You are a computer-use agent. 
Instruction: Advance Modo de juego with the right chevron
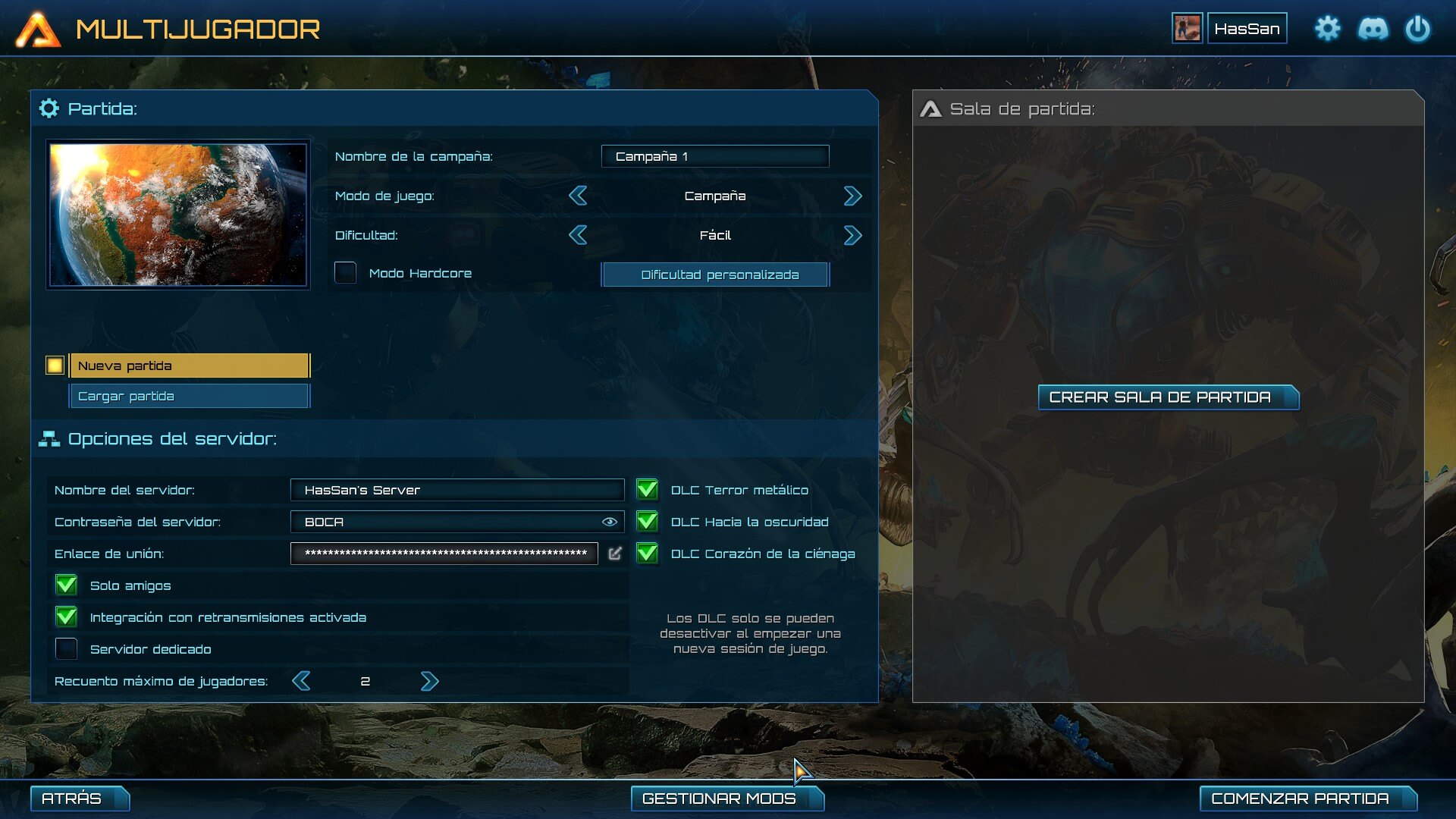click(852, 196)
